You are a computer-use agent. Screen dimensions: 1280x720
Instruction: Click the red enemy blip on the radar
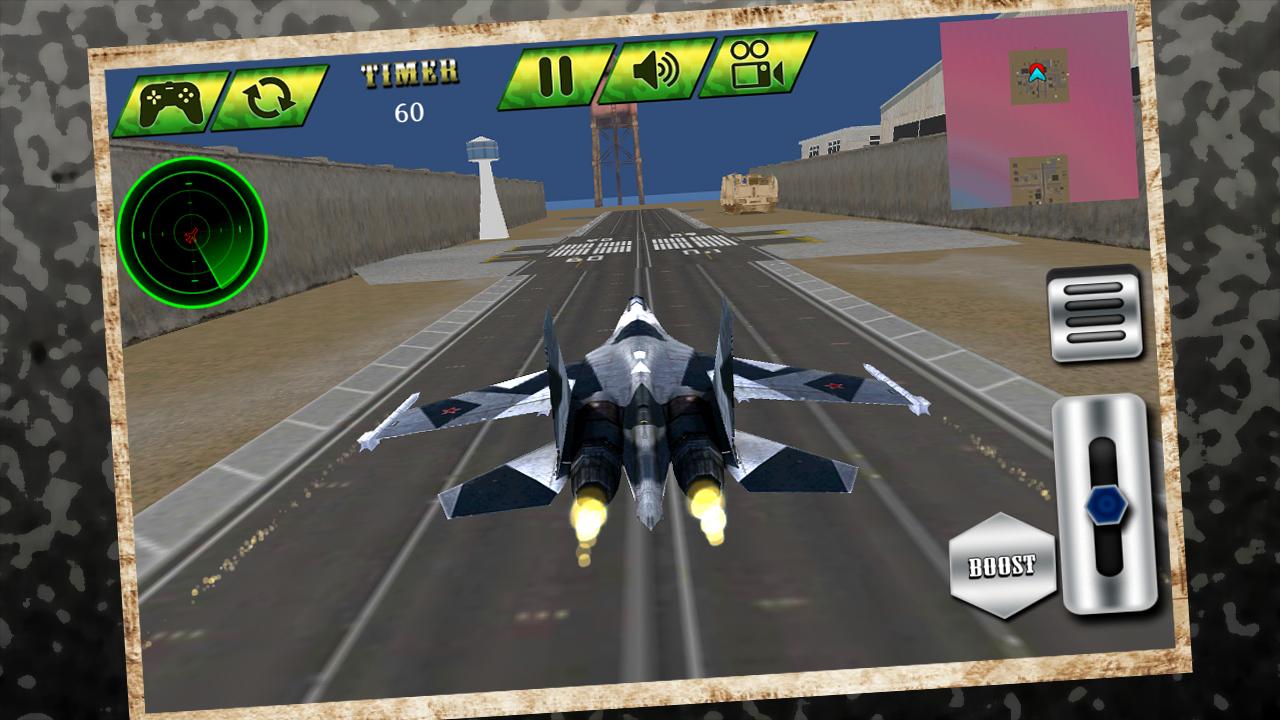(x=193, y=237)
